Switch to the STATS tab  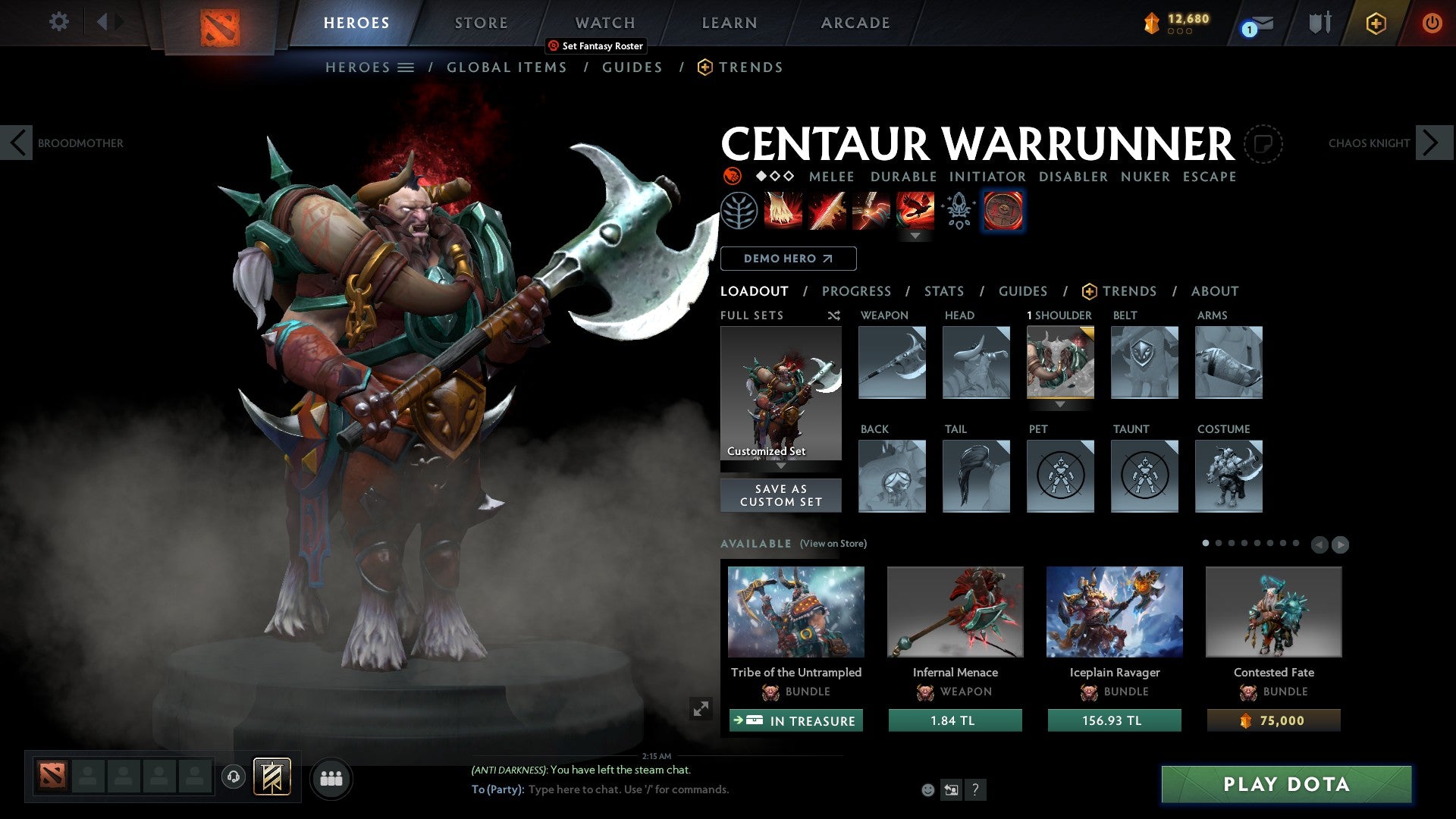pos(943,291)
